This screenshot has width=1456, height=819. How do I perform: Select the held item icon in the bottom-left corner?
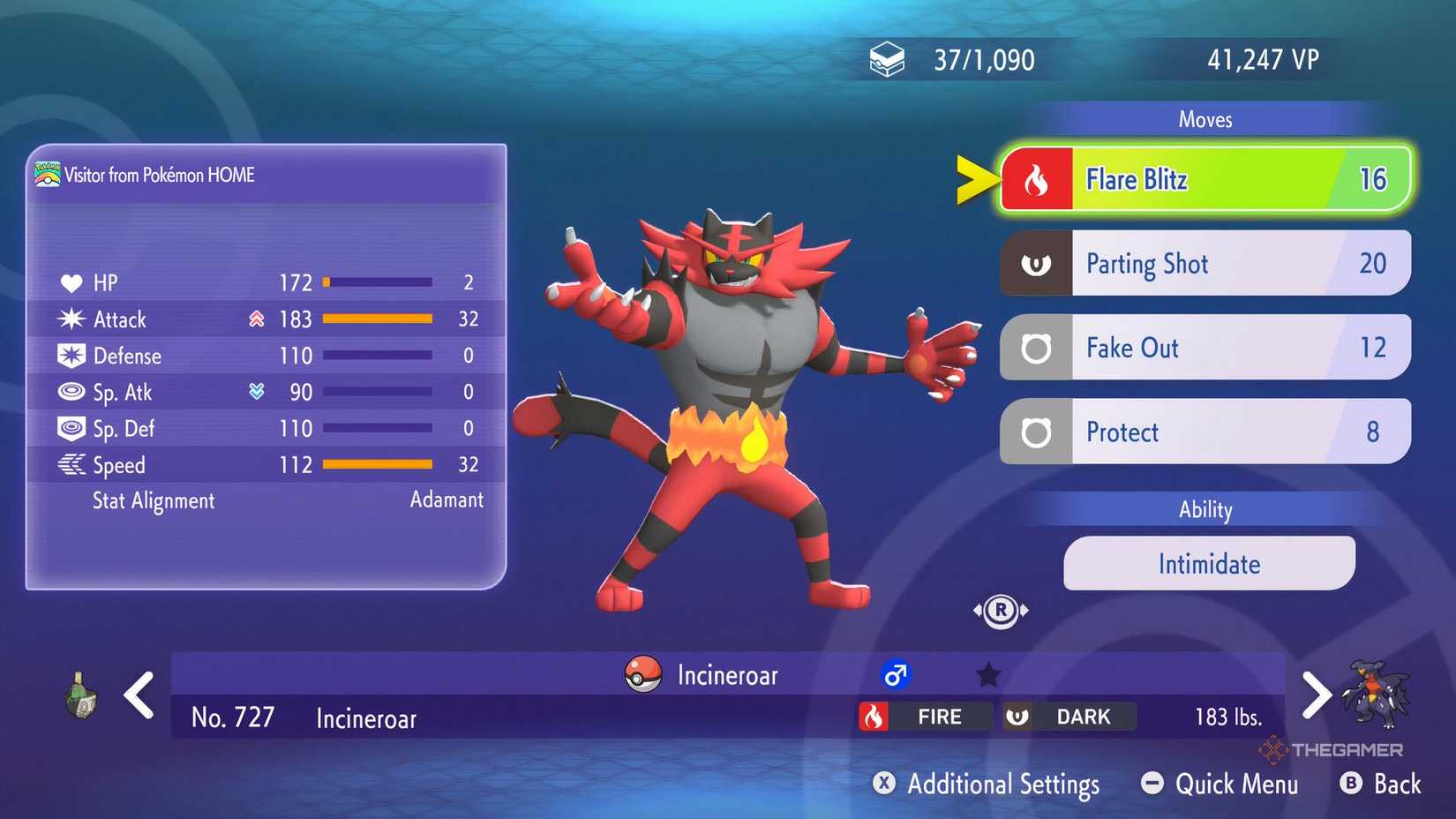pos(80,696)
